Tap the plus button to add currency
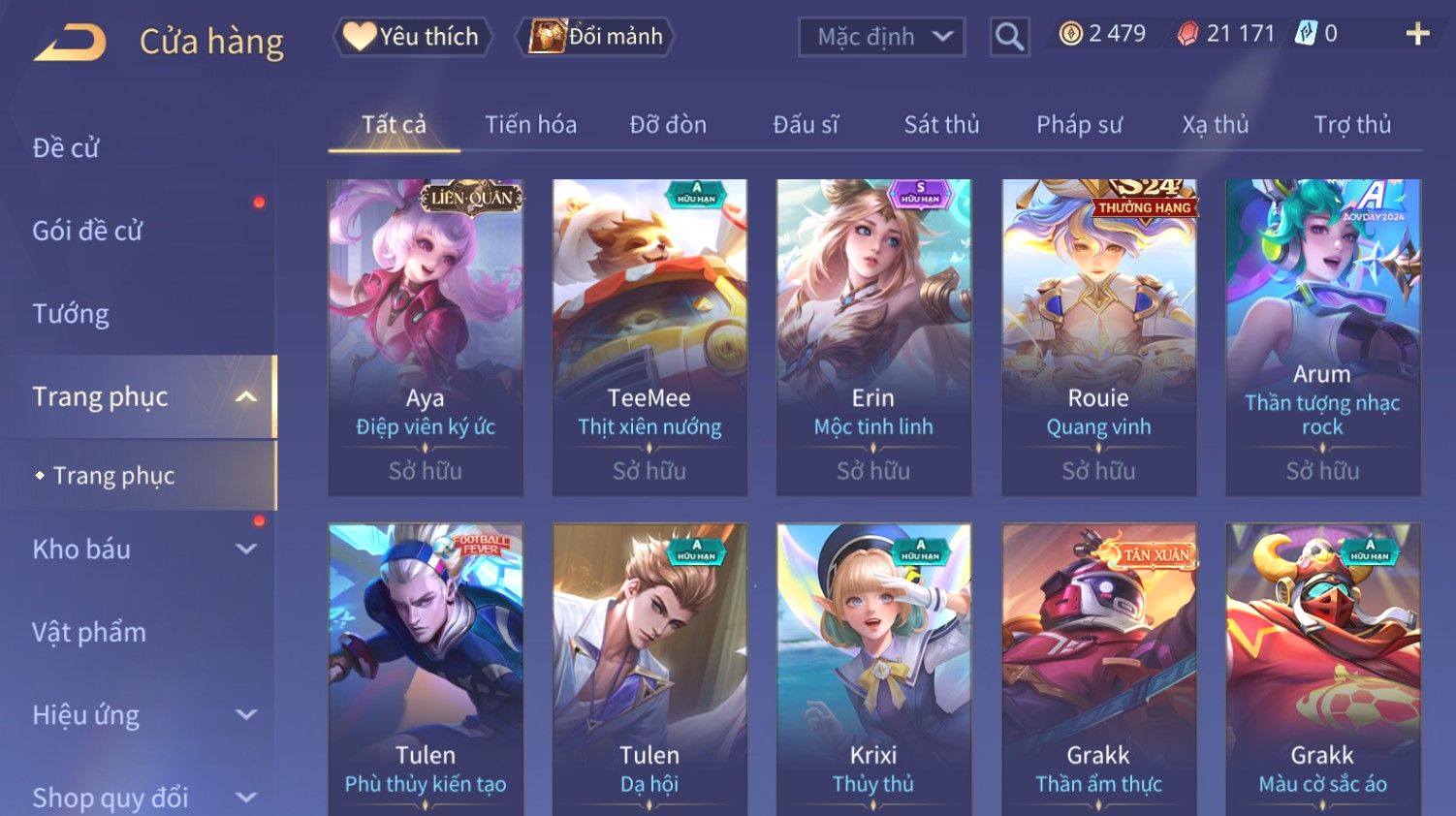1456x816 pixels. point(1417,34)
